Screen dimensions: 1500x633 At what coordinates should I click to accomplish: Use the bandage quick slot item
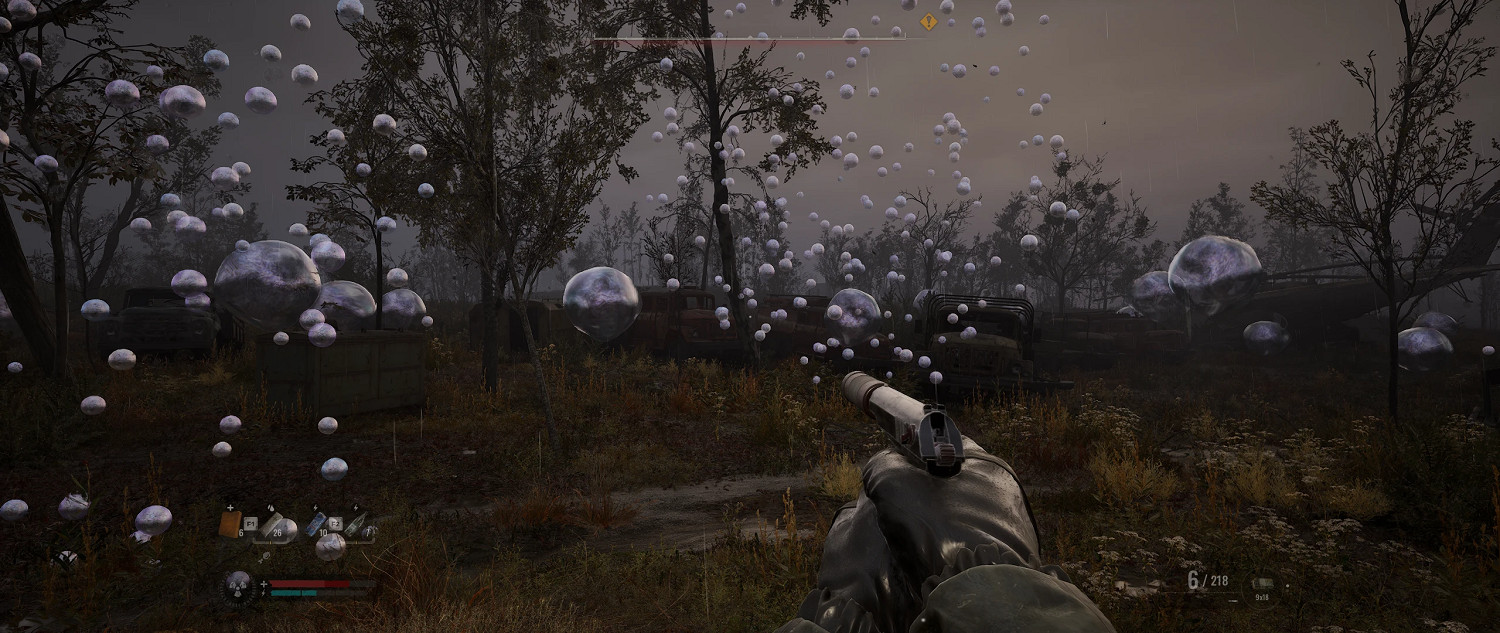(x=272, y=526)
